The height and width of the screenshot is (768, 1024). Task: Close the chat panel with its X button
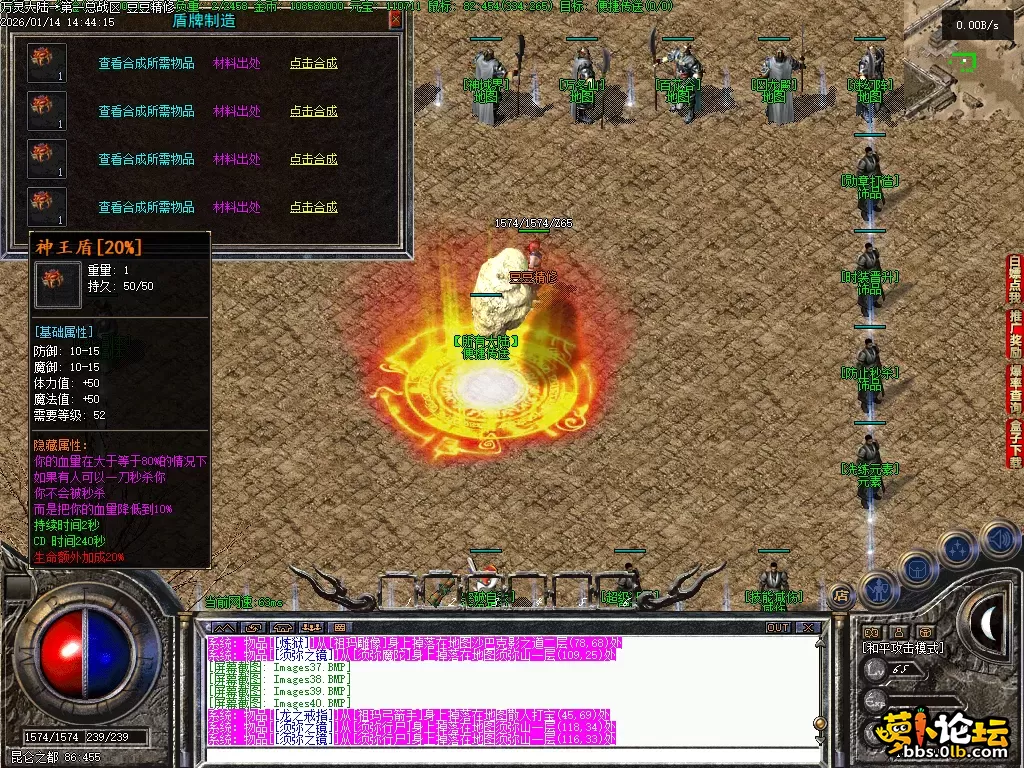click(x=808, y=627)
